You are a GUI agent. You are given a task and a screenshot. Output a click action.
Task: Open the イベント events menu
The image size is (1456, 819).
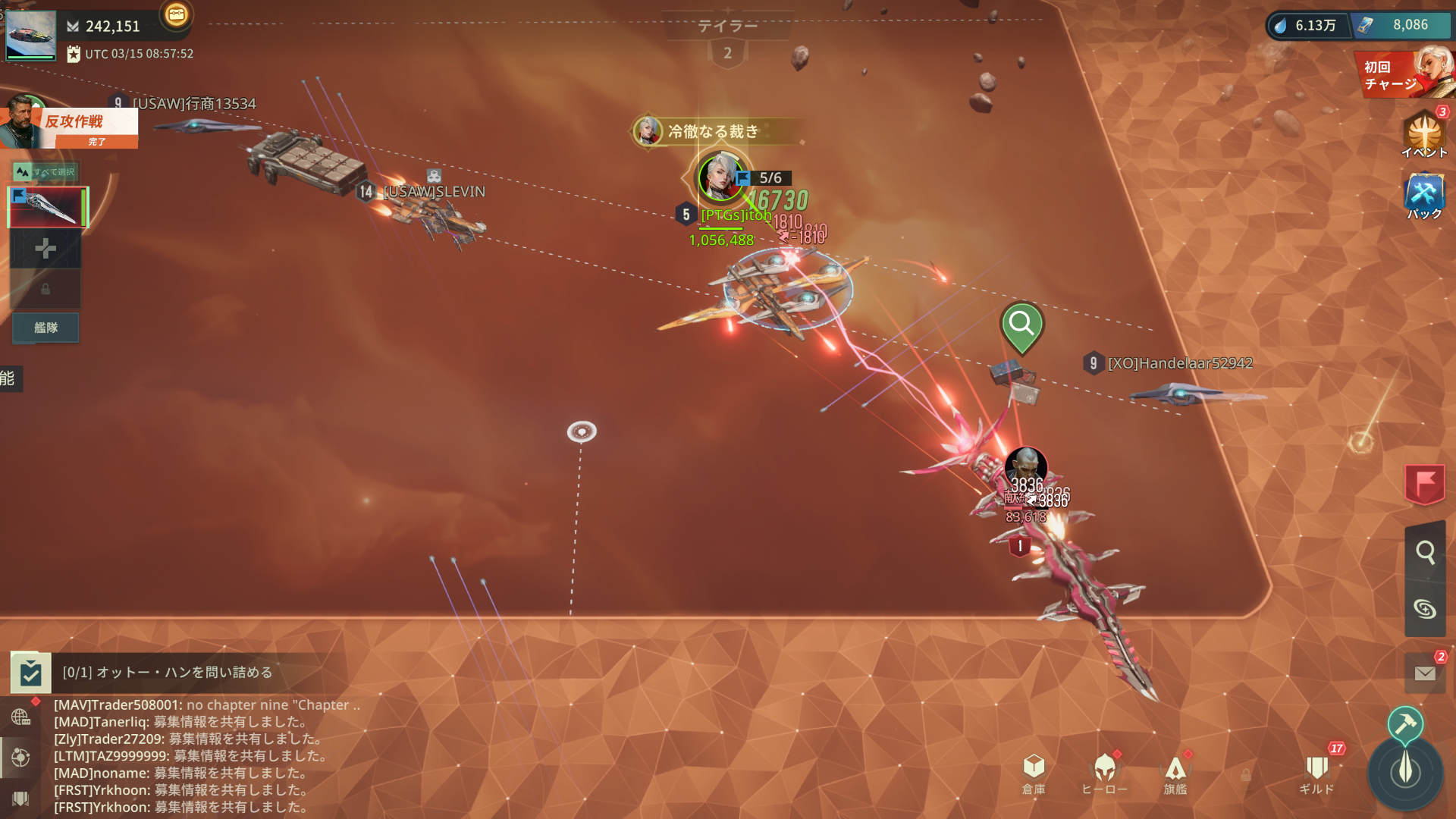pyautogui.click(x=1423, y=134)
